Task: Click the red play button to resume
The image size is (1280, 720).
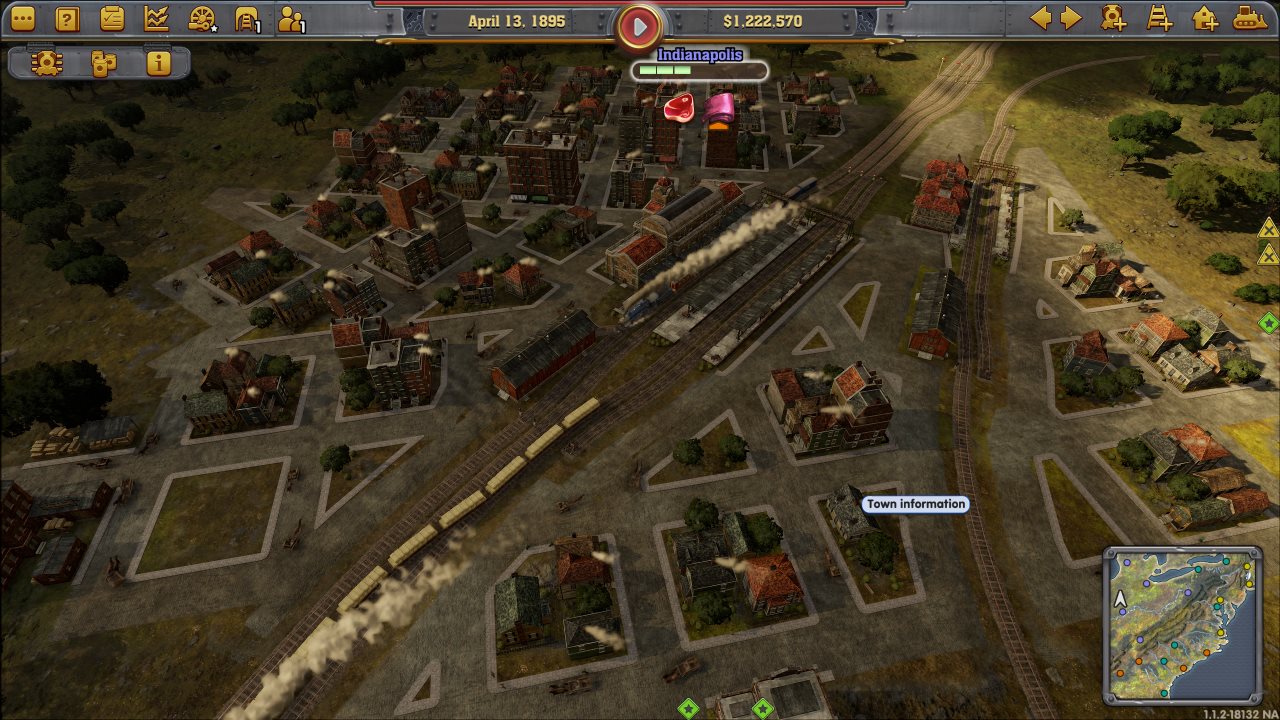Action: [639, 26]
